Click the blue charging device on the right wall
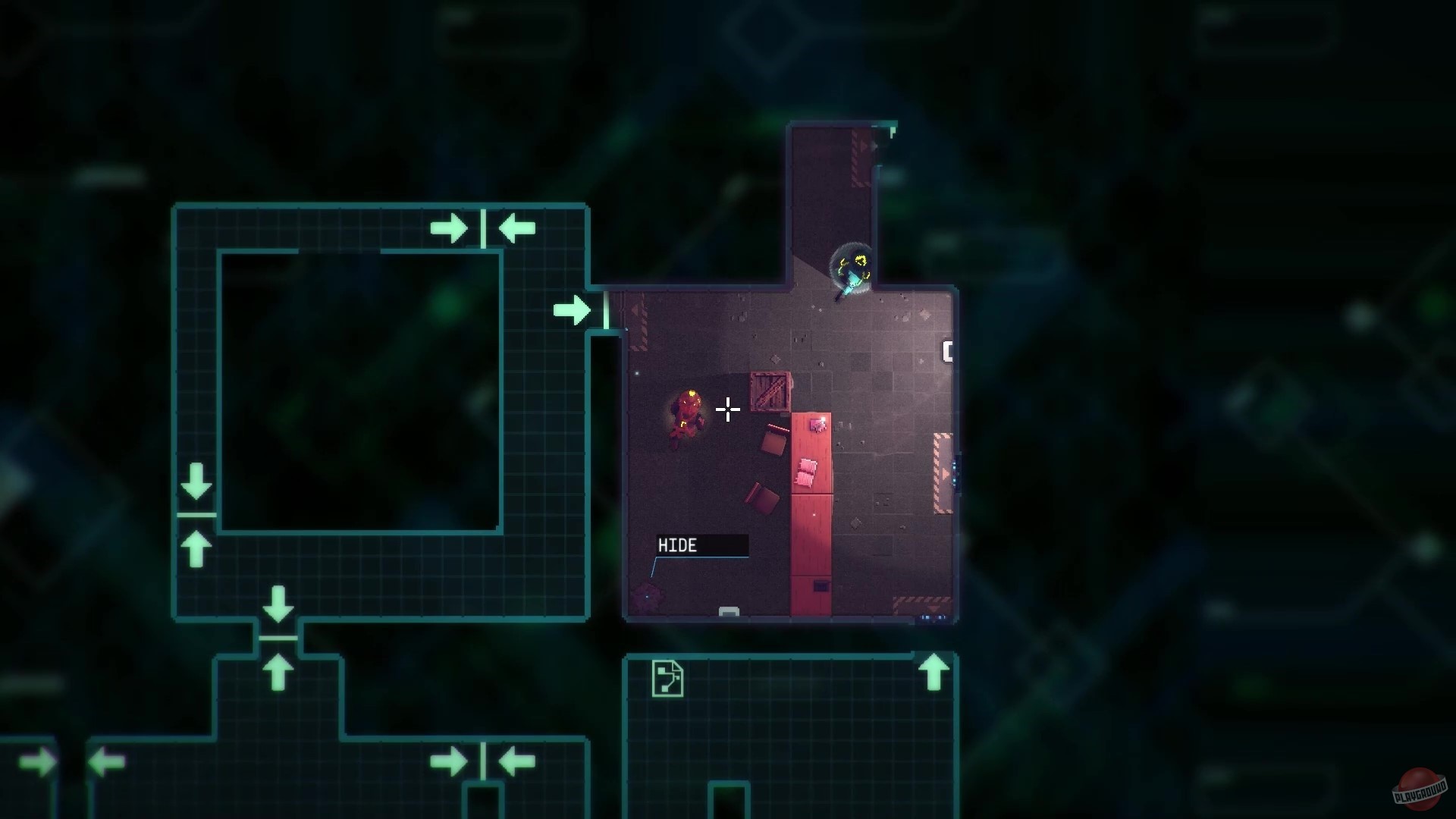Viewport: 1456px width, 819px height. (955, 472)
